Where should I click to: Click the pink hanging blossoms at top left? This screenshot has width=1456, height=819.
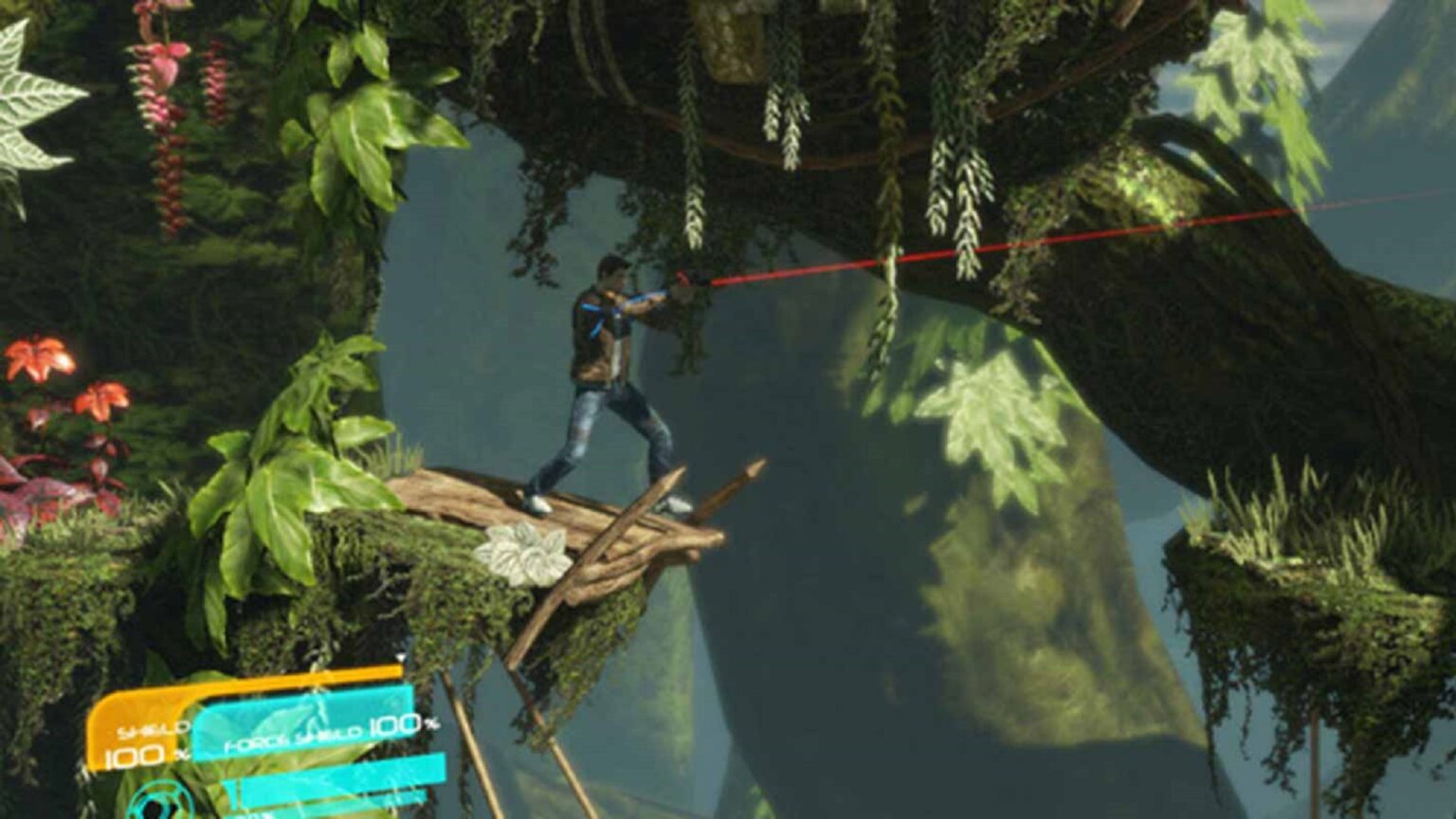[156, 85]
